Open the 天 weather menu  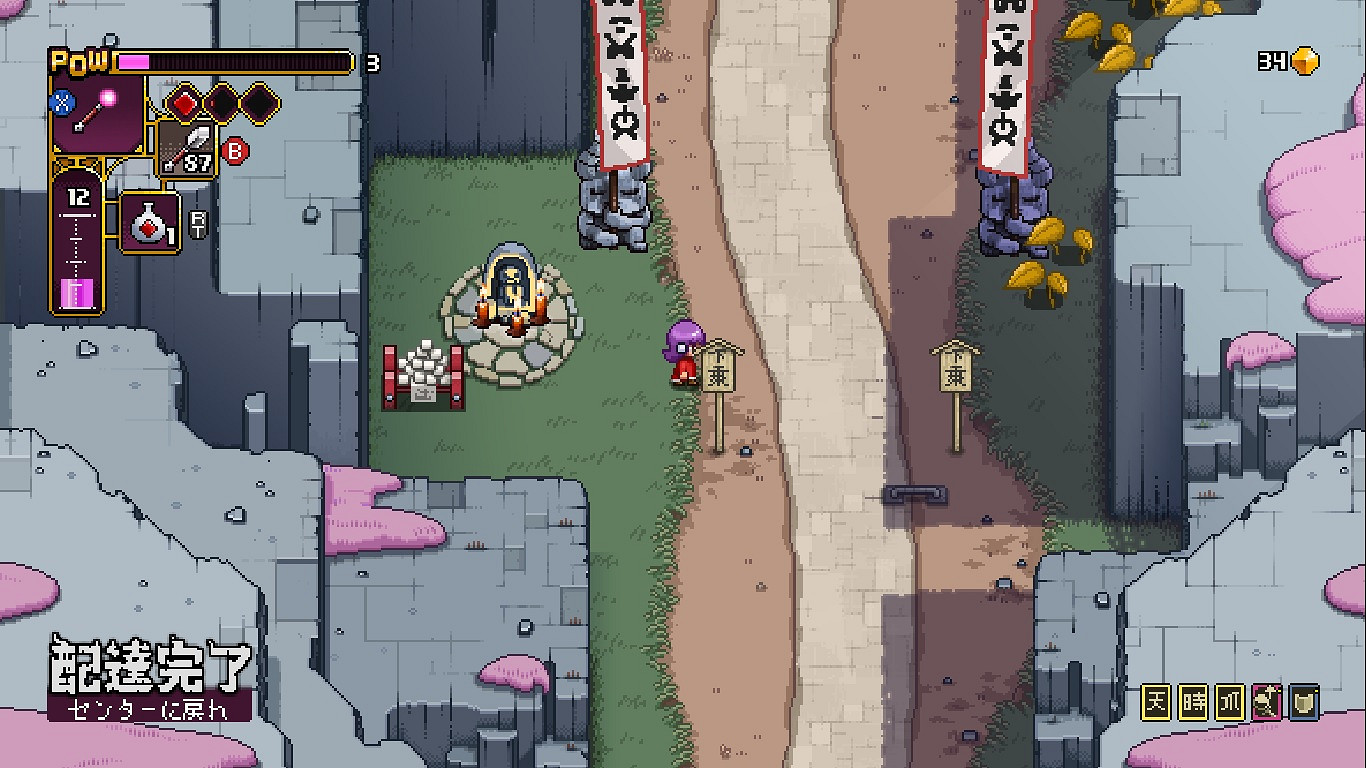click(x=1155, y=702)
